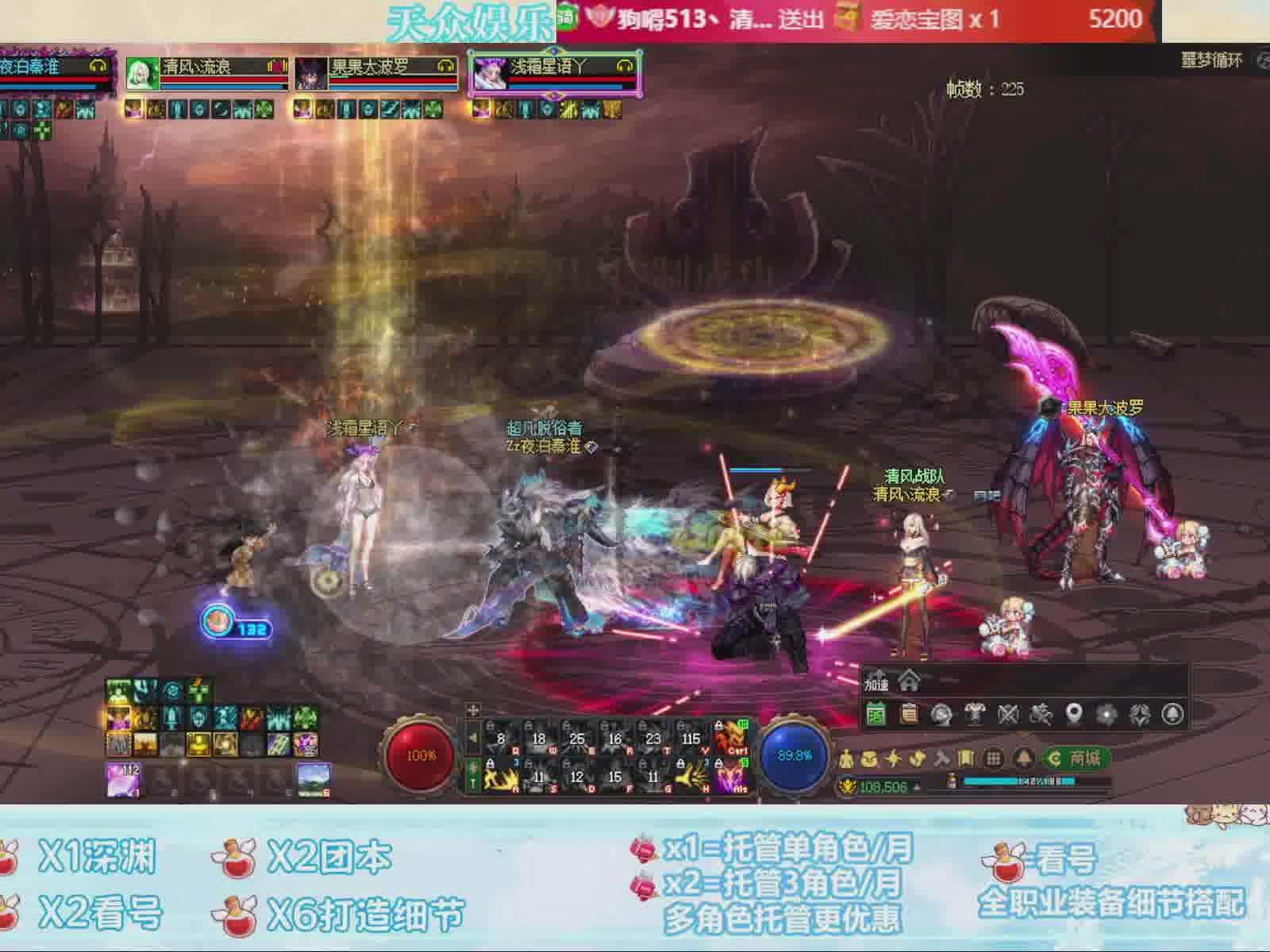Open the scroll quest log icon
Screen dimensions: 1270x952
tap(909, 714)
